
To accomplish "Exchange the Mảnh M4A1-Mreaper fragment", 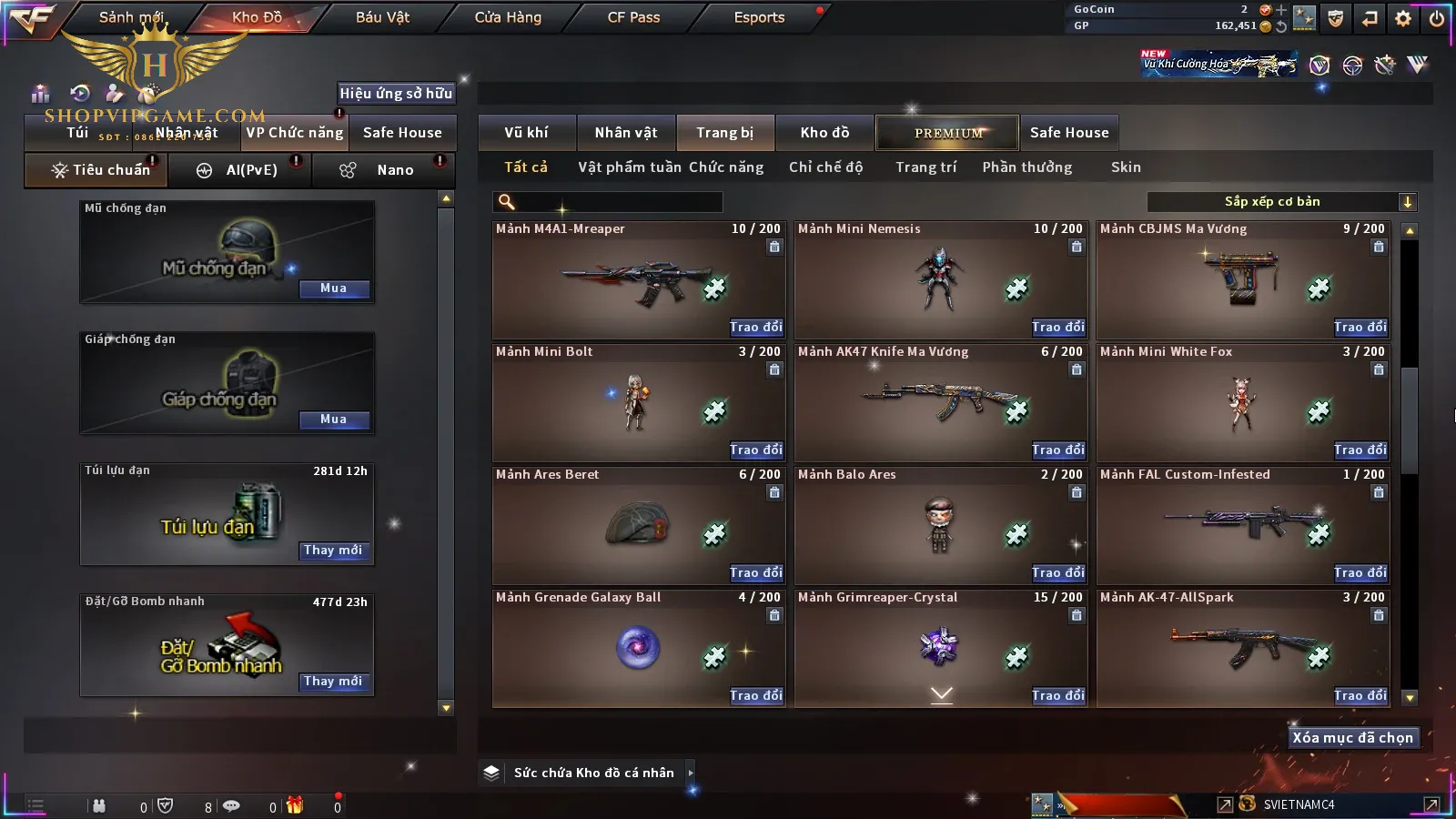I will [755, 328].
